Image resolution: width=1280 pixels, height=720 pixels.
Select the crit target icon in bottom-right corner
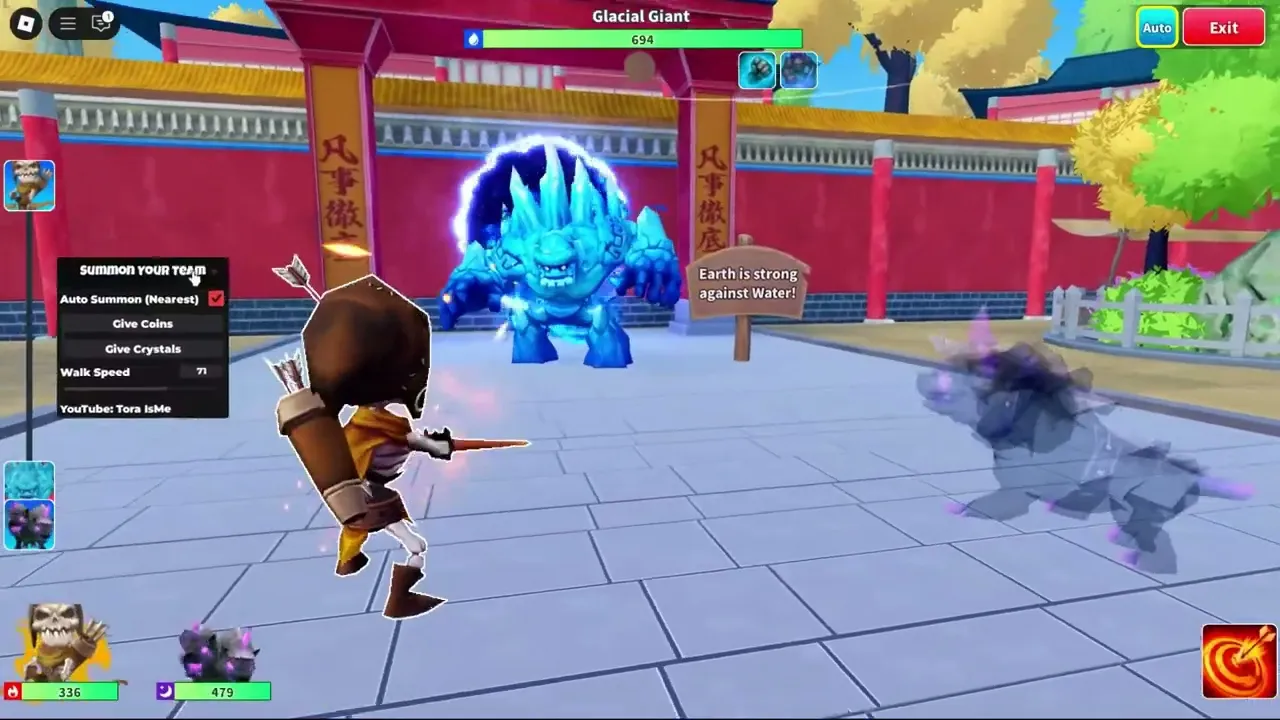pyautogui.click(x=1238, y=660)
